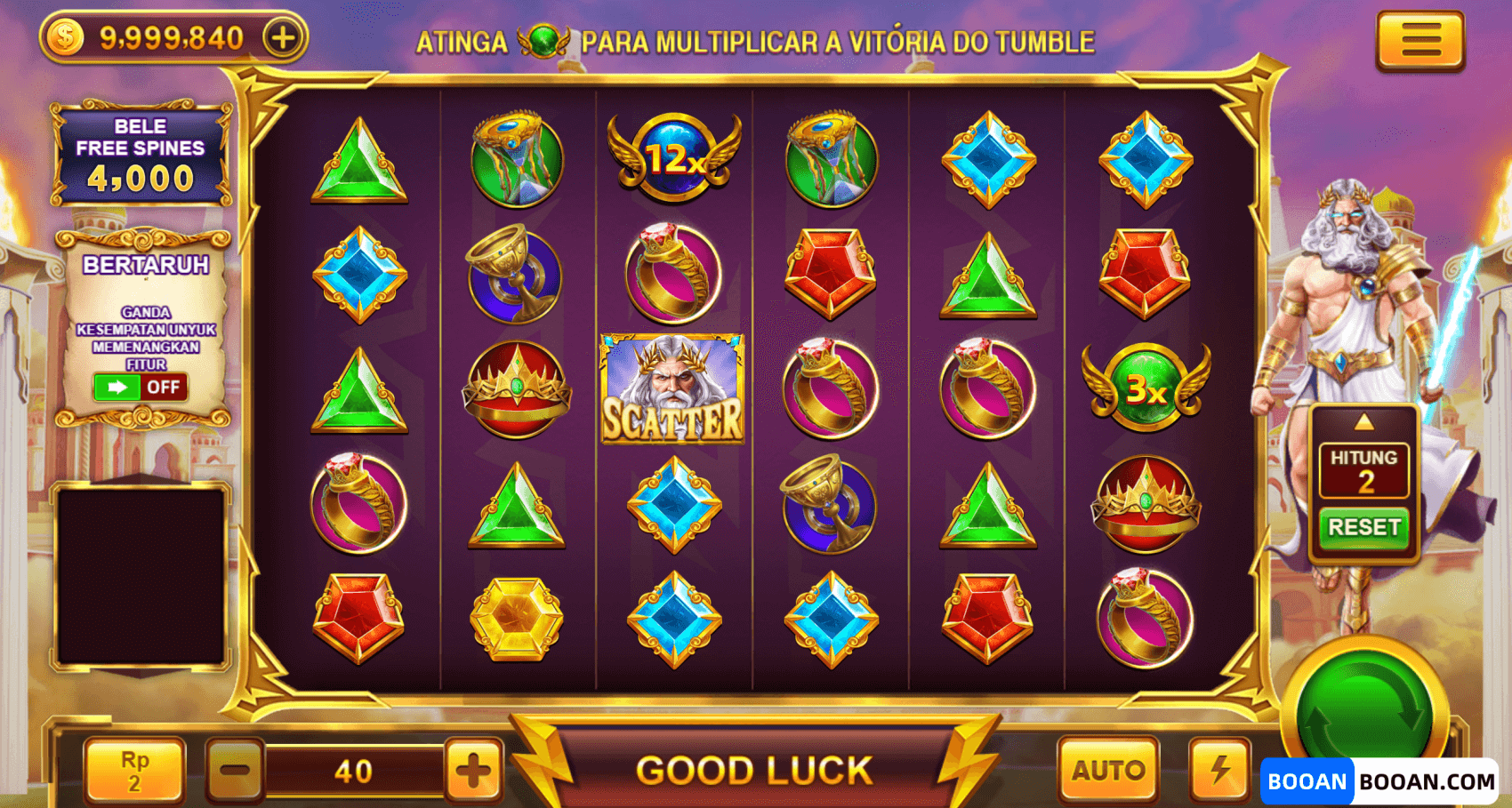Decrease the bet amount

235,770
